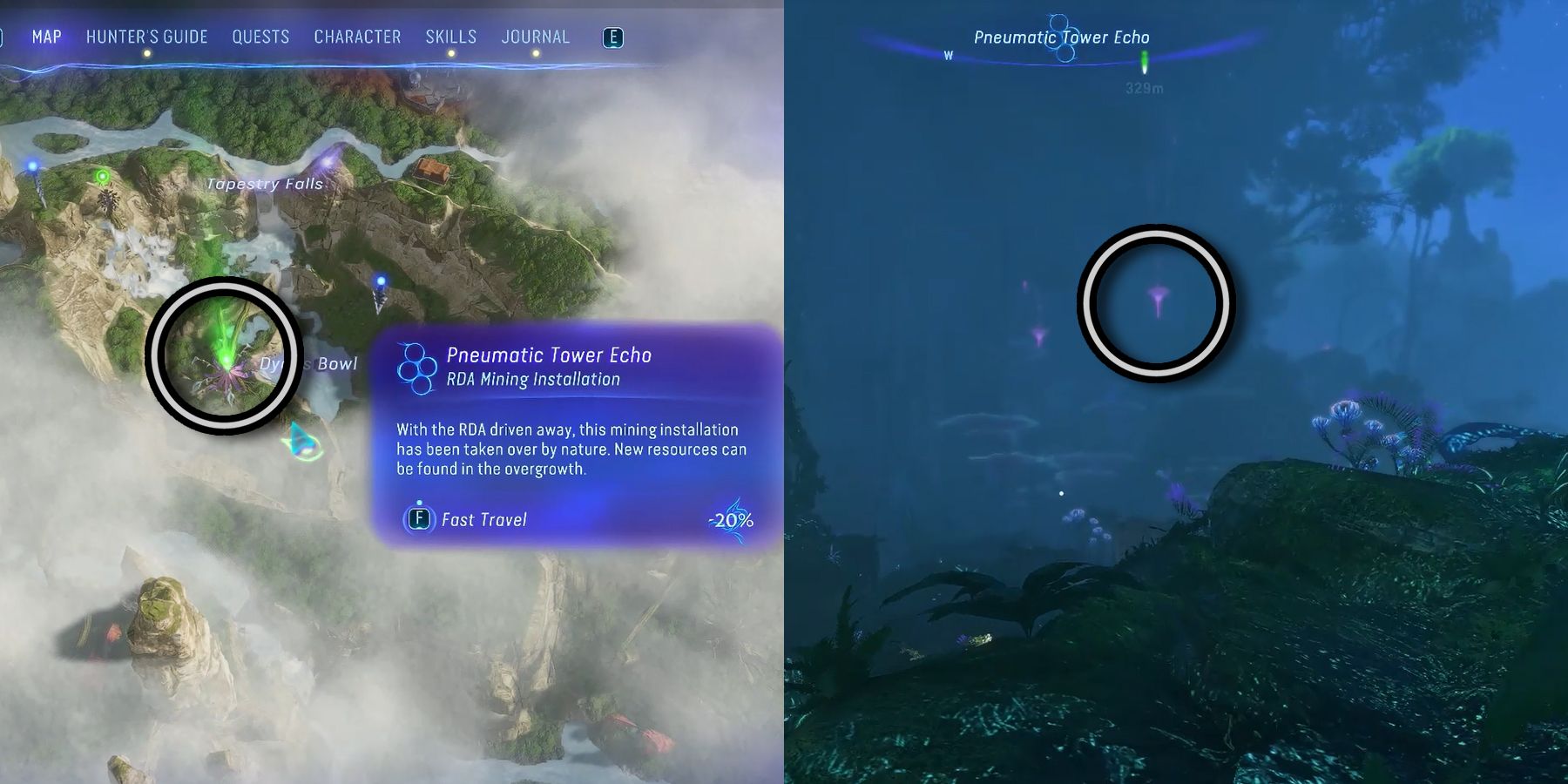
Task: Open the Character tab
Action: [x=357, y=37]
